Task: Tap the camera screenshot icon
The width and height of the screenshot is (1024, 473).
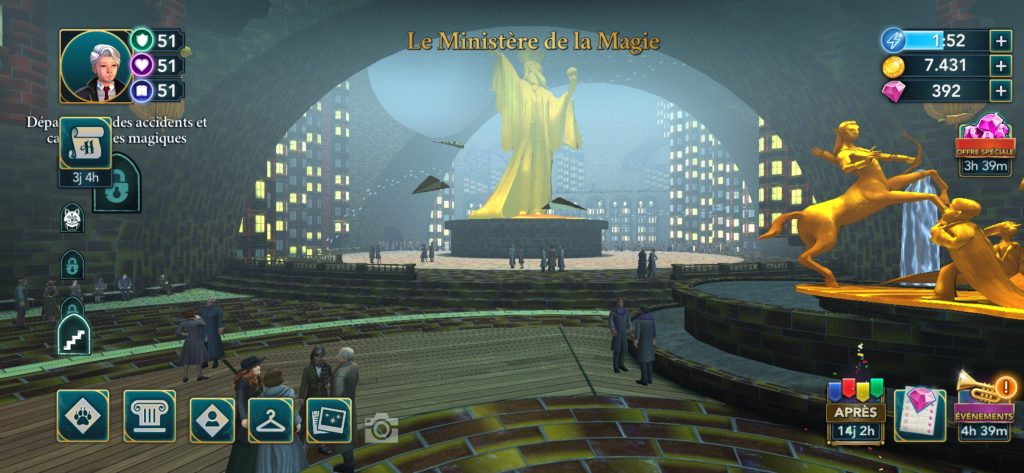Action: (x=381, y=429)
